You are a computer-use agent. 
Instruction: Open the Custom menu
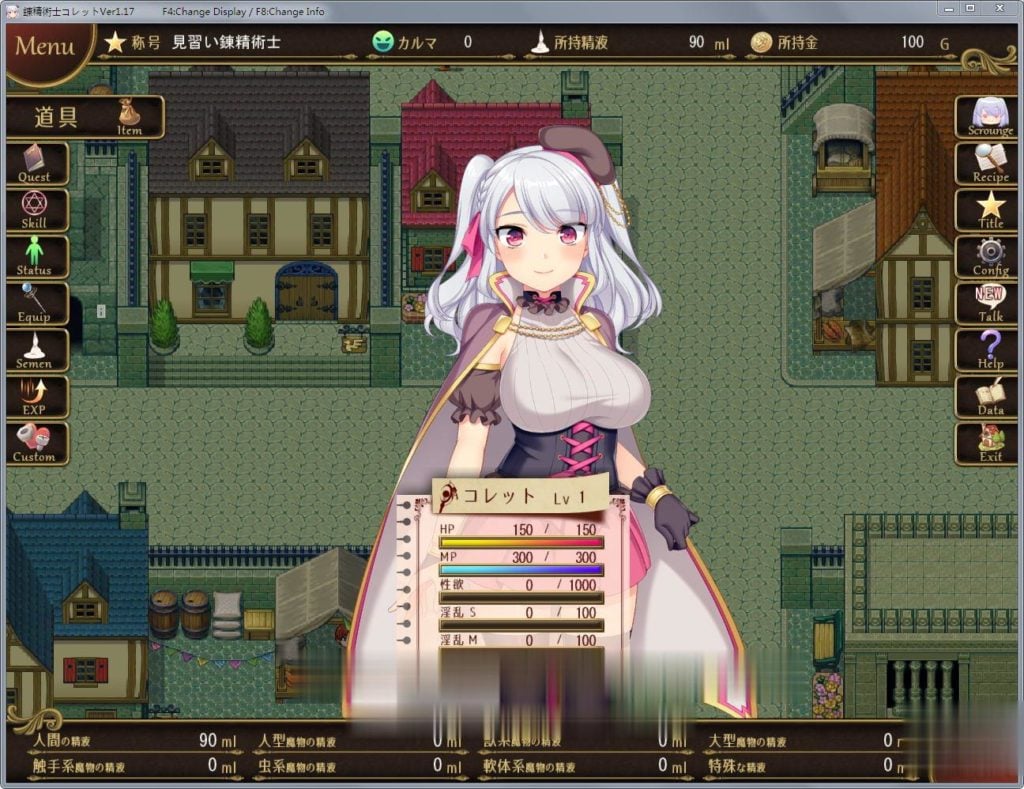[35, 444]
